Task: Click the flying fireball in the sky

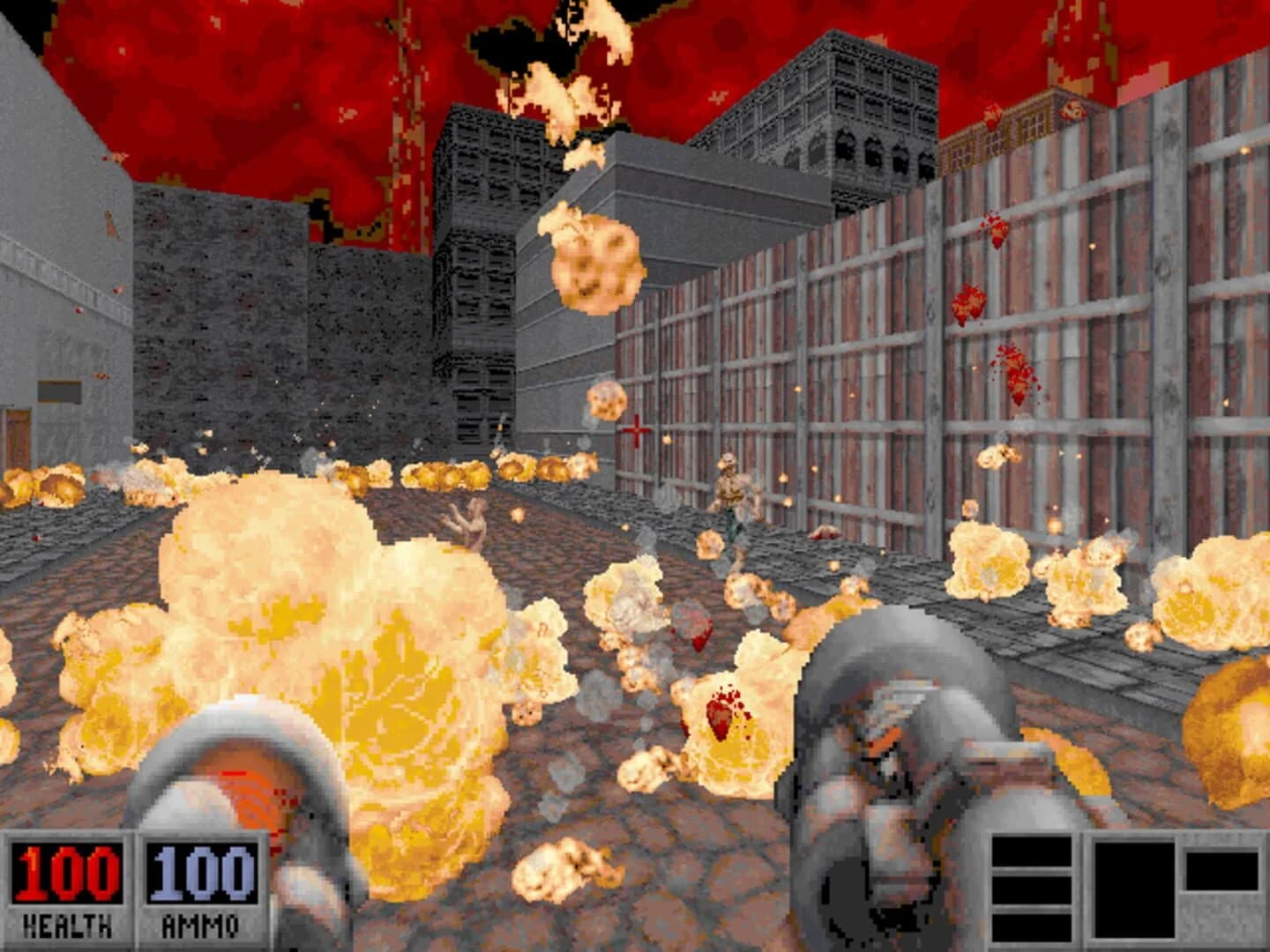Action: [589, 264]
